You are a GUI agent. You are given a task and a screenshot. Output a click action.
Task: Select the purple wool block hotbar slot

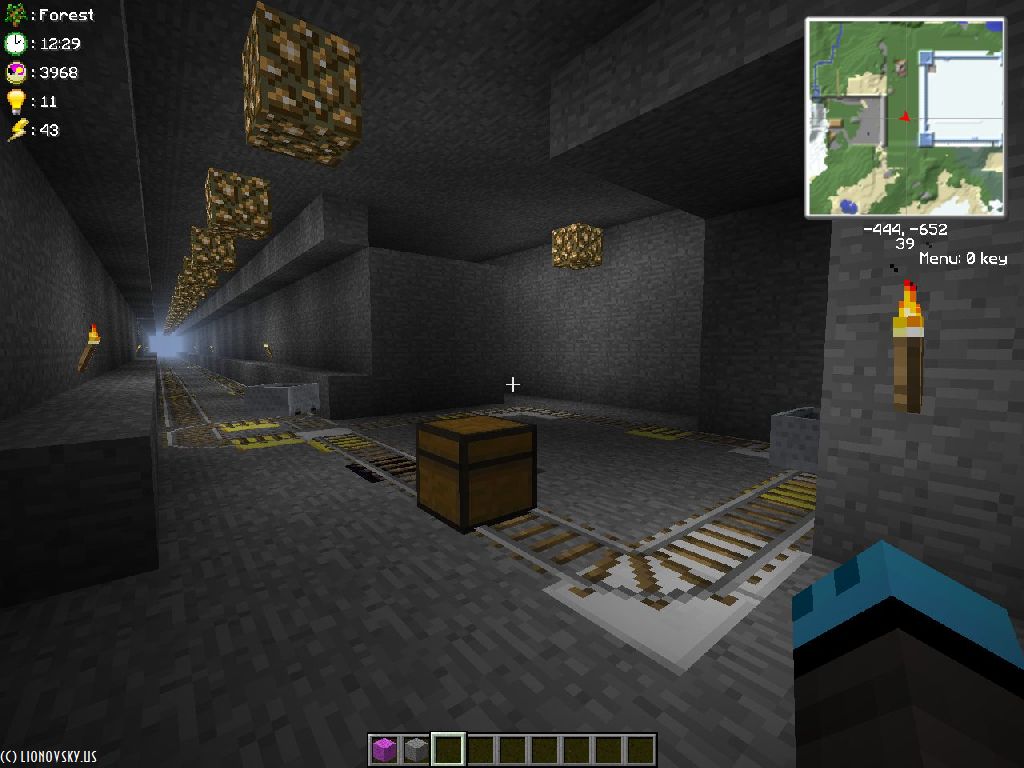click(x=383, y=750)
